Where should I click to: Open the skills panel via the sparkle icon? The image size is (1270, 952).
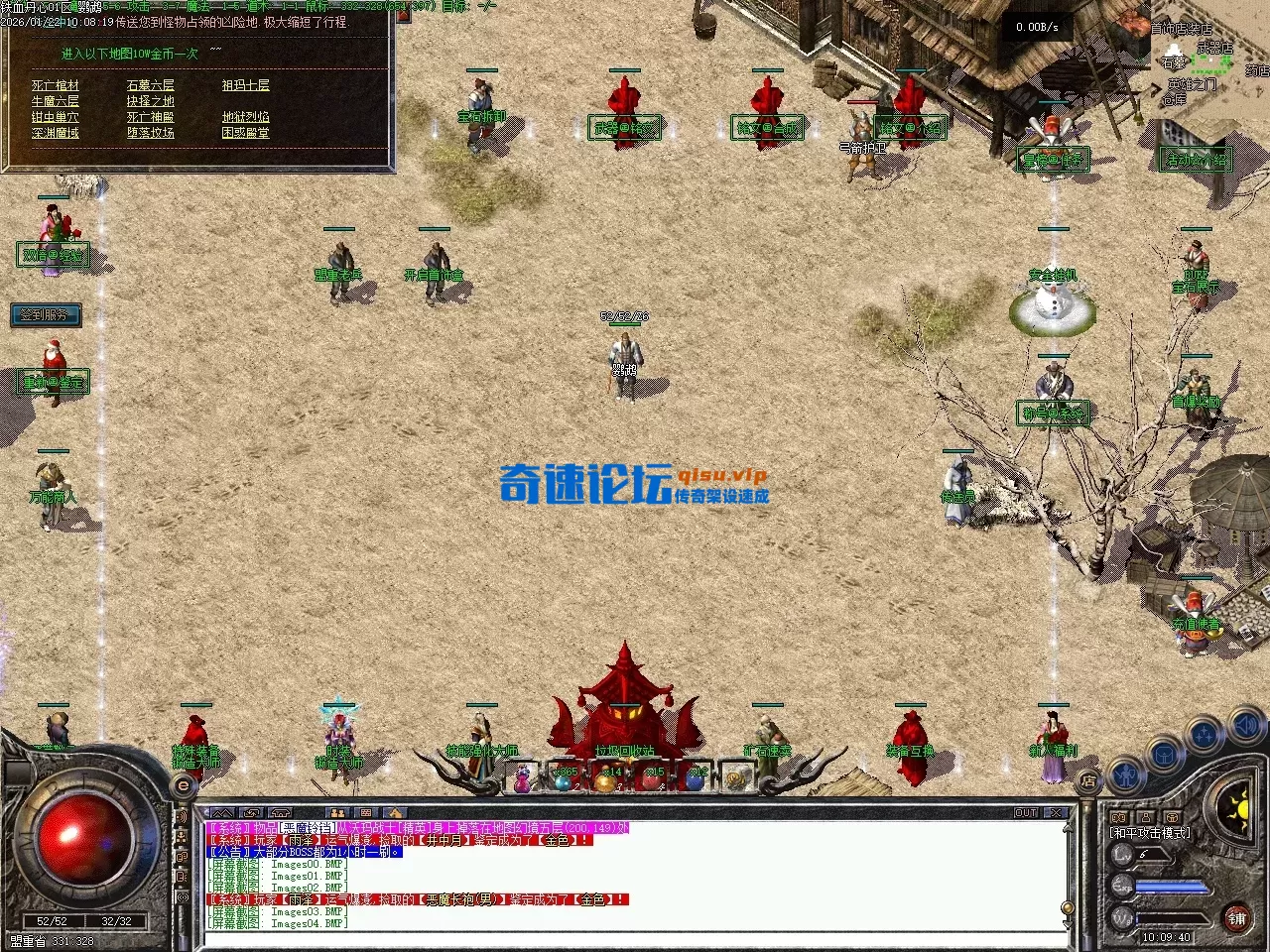click(x=1205, y=733)
